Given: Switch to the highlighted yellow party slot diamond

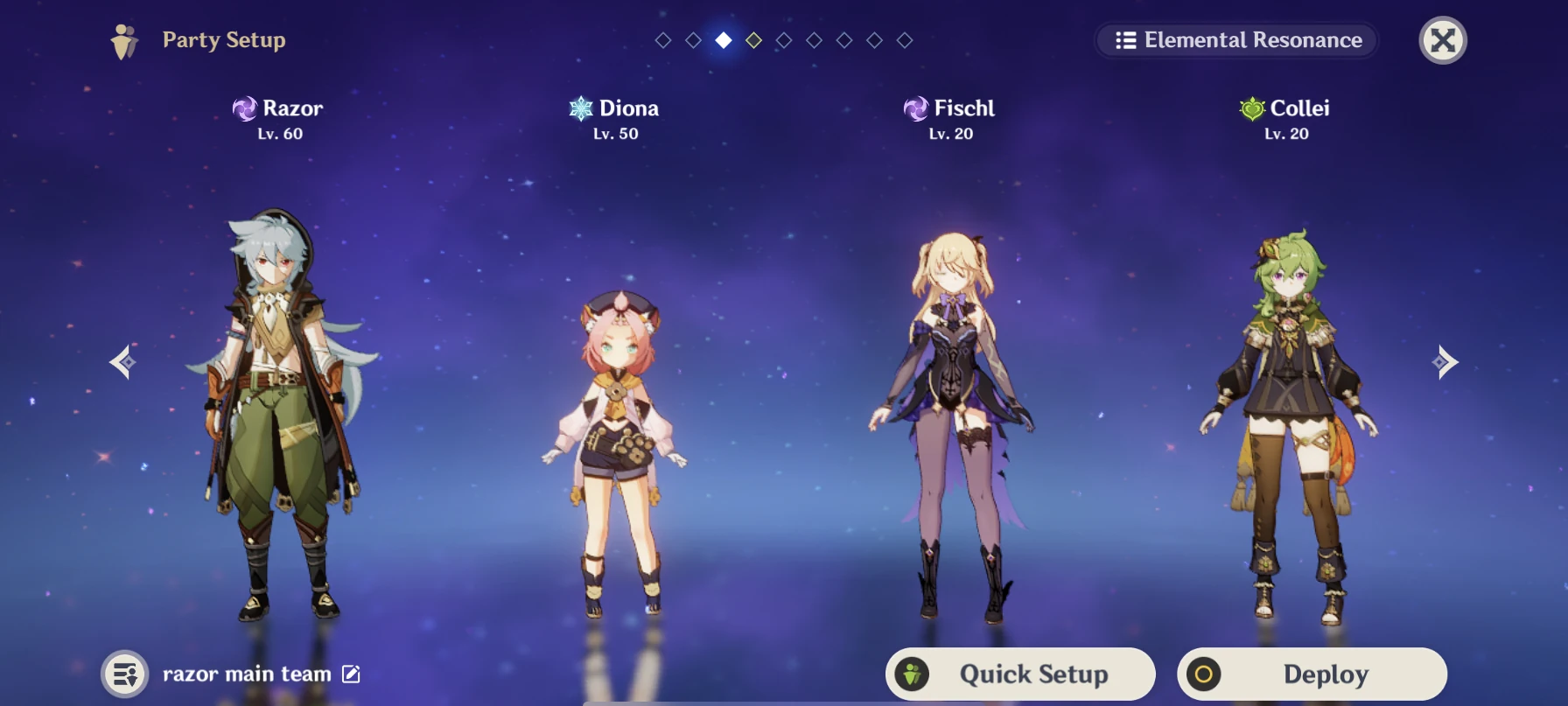Looking at the screenshot, I should point(754,39).
